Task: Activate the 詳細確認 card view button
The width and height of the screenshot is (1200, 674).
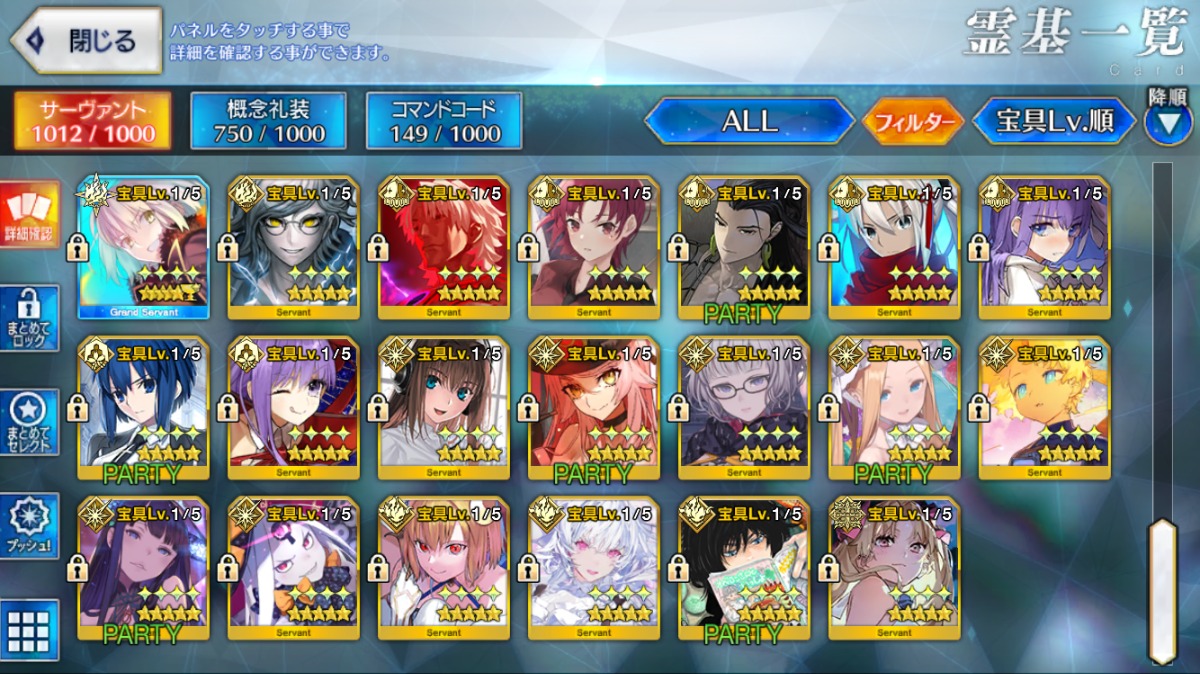Action: [29, 216]
